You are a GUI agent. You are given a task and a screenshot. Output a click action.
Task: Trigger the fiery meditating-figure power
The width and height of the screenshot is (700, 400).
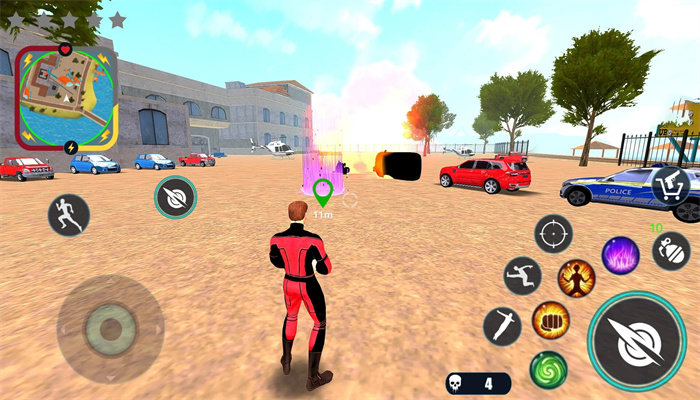576,277
